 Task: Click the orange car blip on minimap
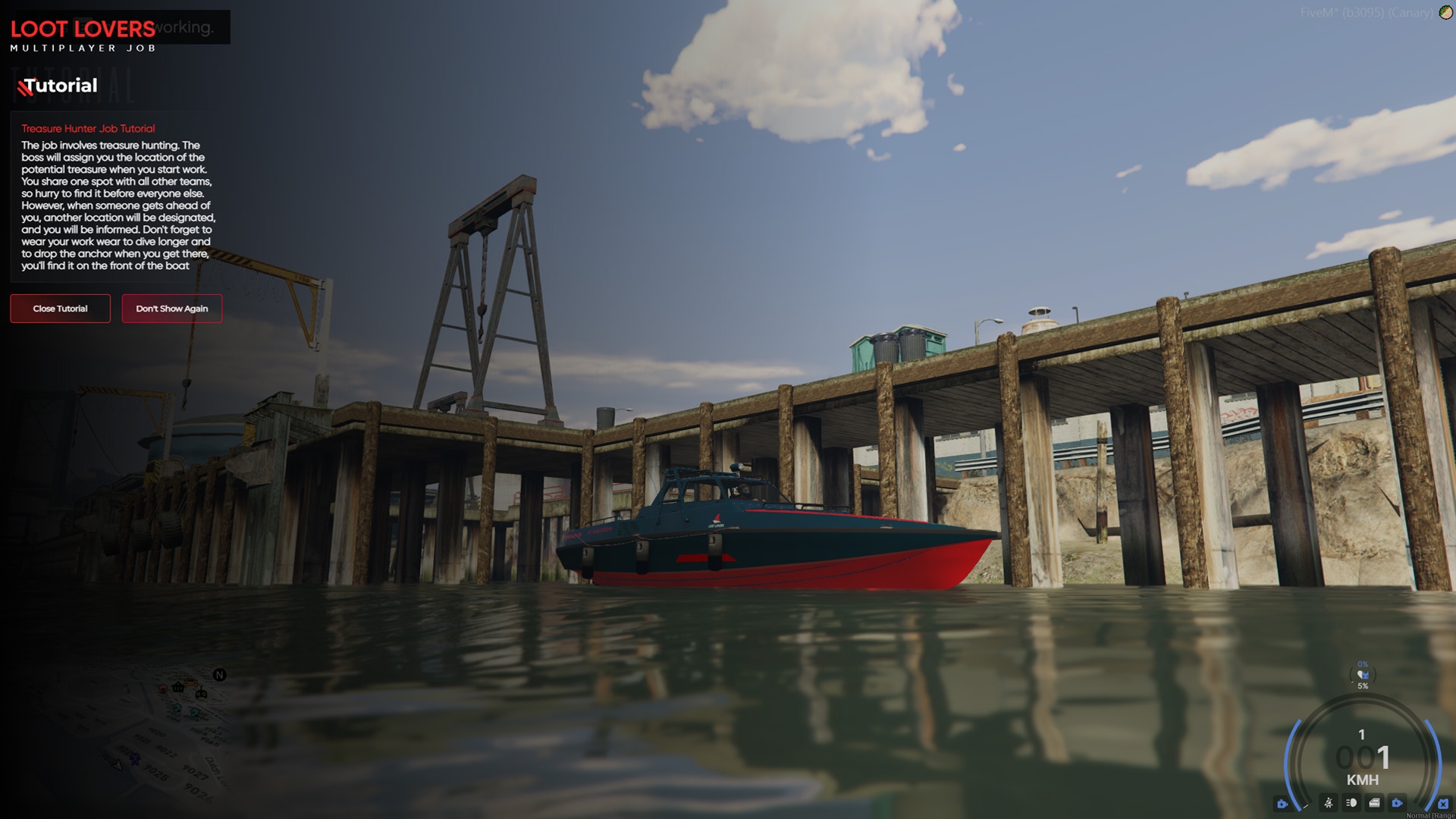point(190,682)
